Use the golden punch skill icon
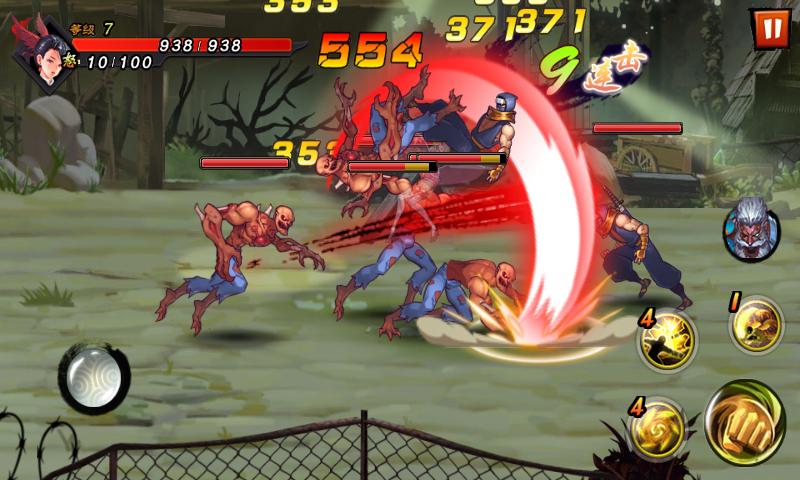The width and height of the screenshot is (800, 480). point(755,324)
